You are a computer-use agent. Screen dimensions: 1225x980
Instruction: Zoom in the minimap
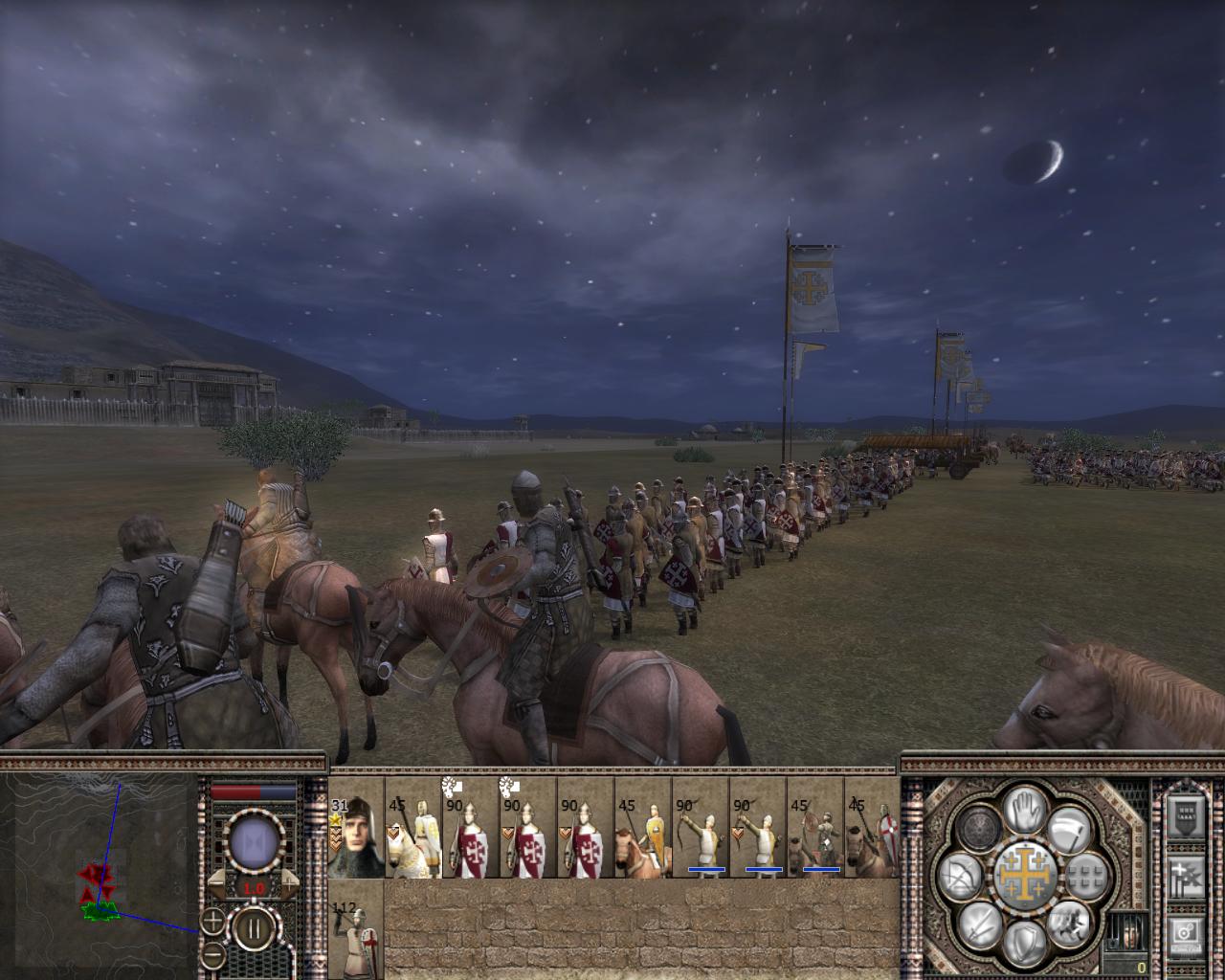[212, 923]
